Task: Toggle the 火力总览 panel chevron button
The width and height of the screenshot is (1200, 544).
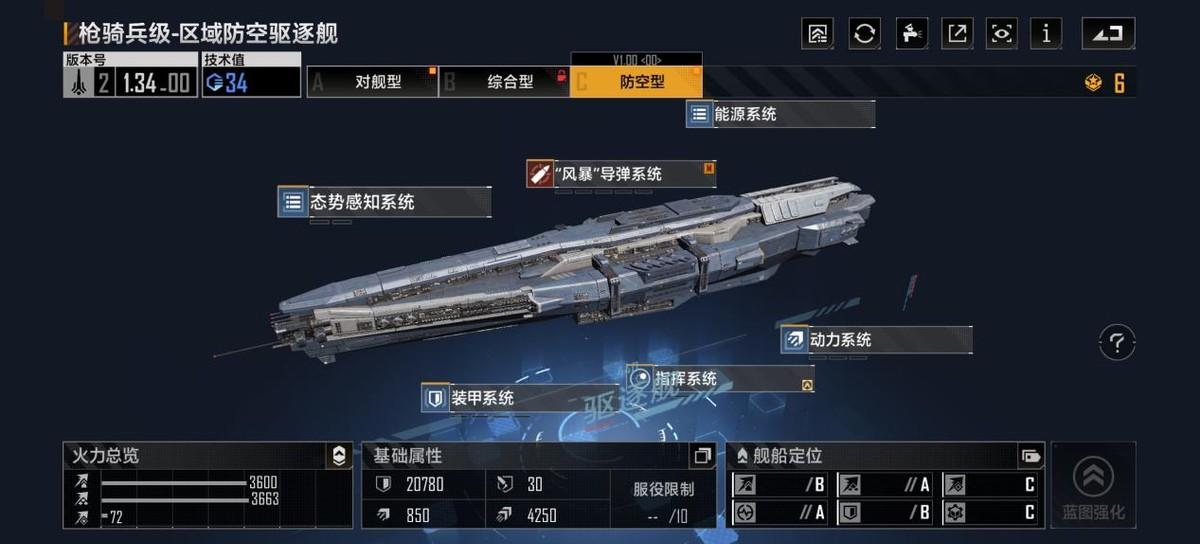Action: pyautogui.click(x=339, y=456)
